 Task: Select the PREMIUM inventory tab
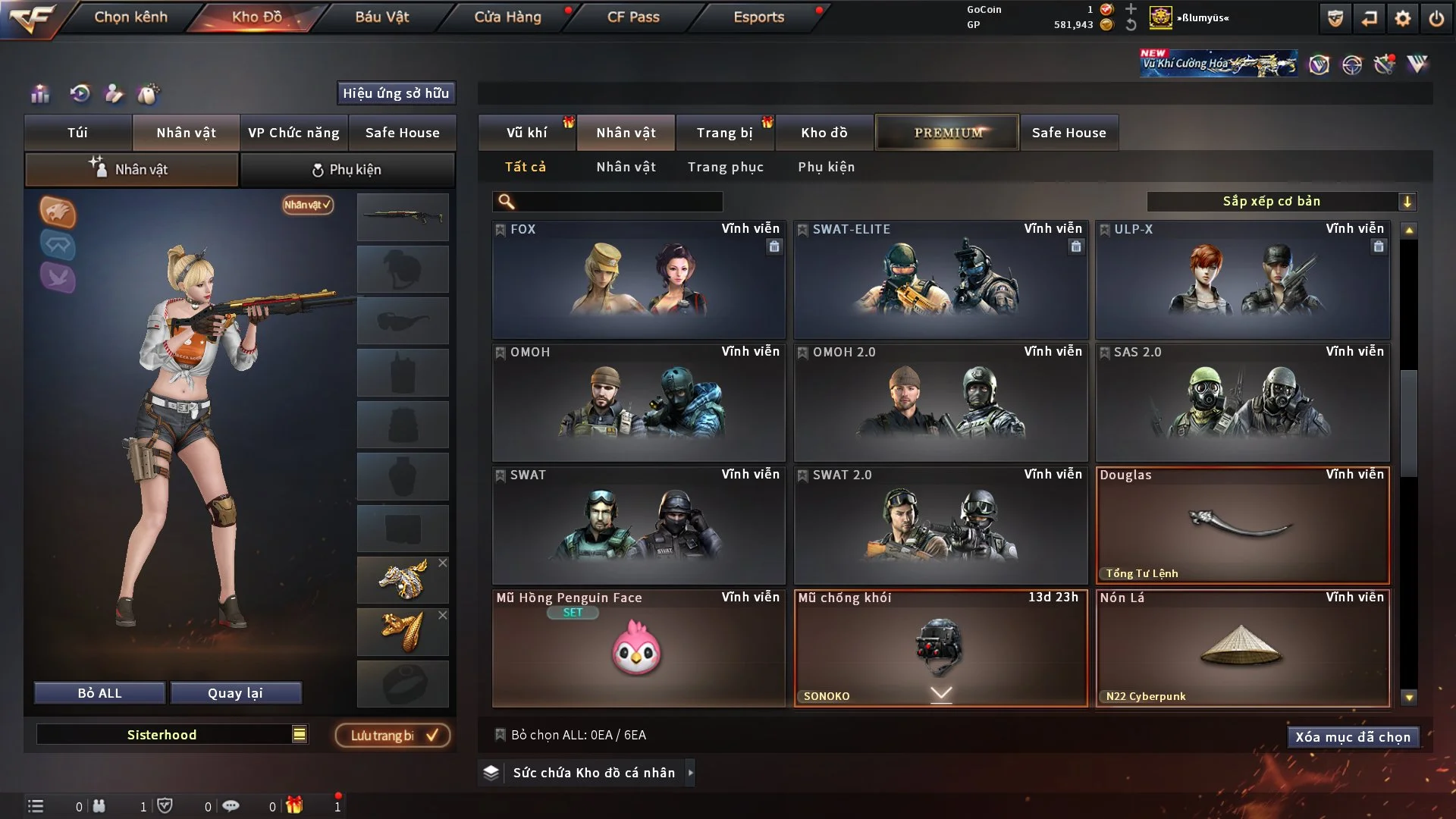pos(948,133)
